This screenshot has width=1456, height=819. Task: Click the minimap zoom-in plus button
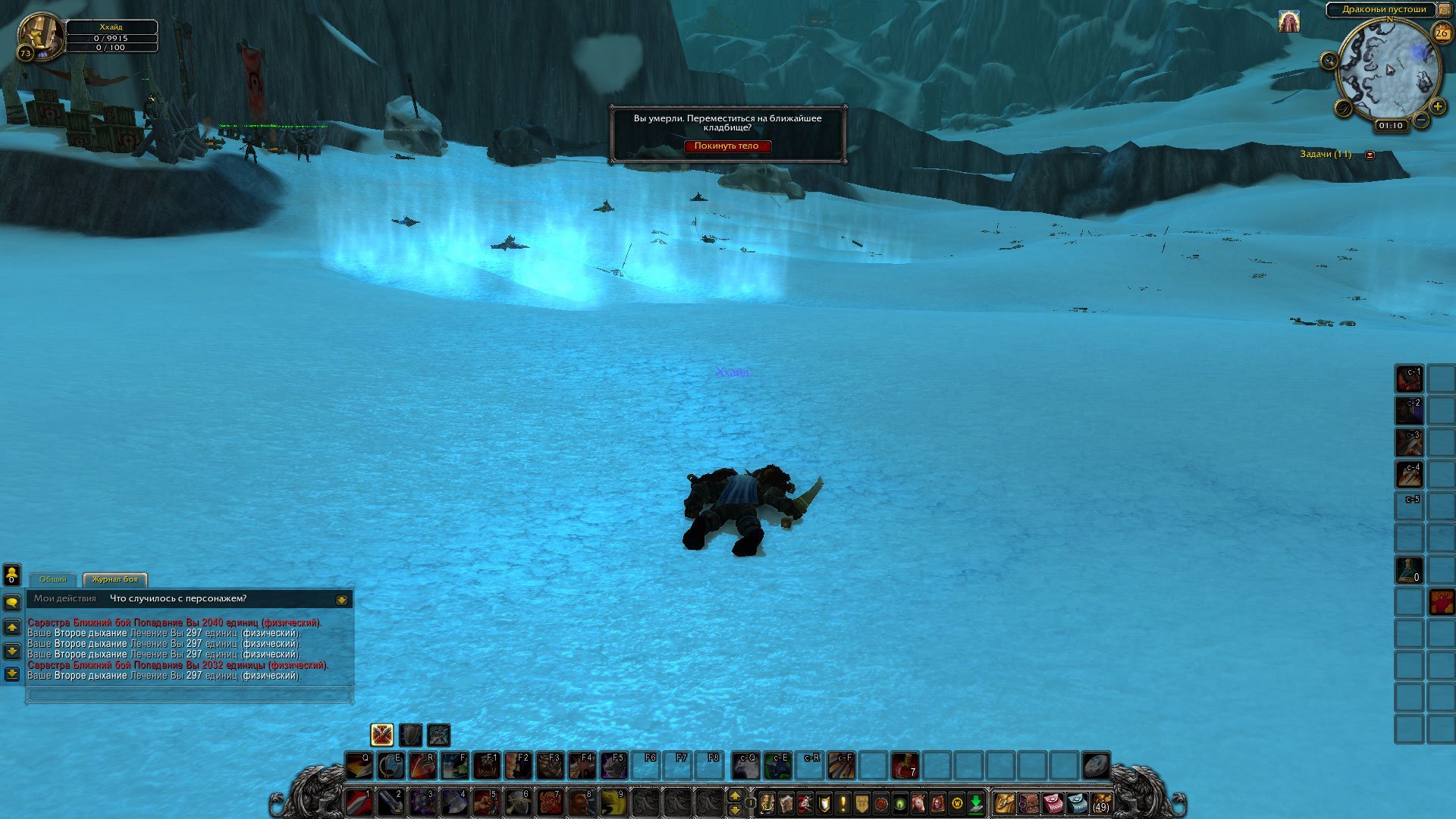[x=1437, y=107]
